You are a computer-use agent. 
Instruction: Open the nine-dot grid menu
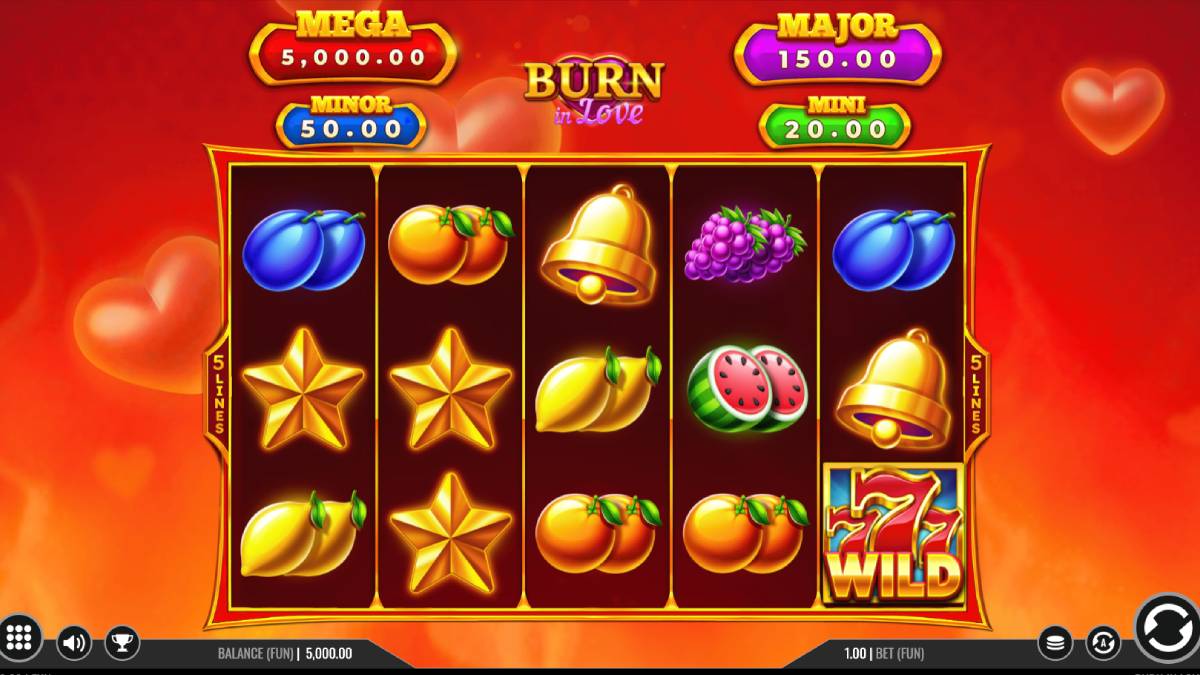pyautogui.click(x=20, y=636)
